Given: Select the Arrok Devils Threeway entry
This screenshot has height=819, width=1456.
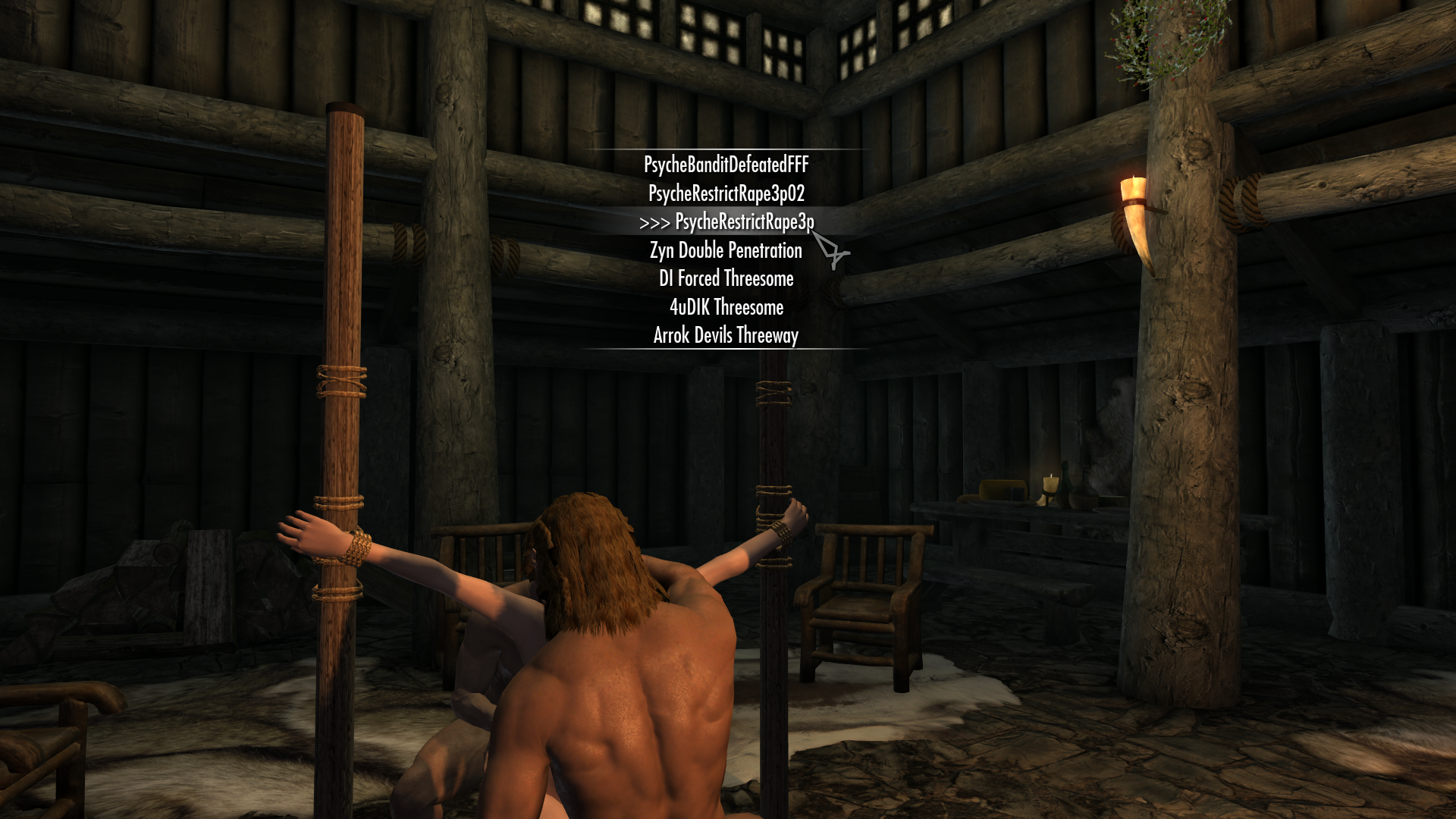Looking at the screenshot, I should tap(726, 335).
